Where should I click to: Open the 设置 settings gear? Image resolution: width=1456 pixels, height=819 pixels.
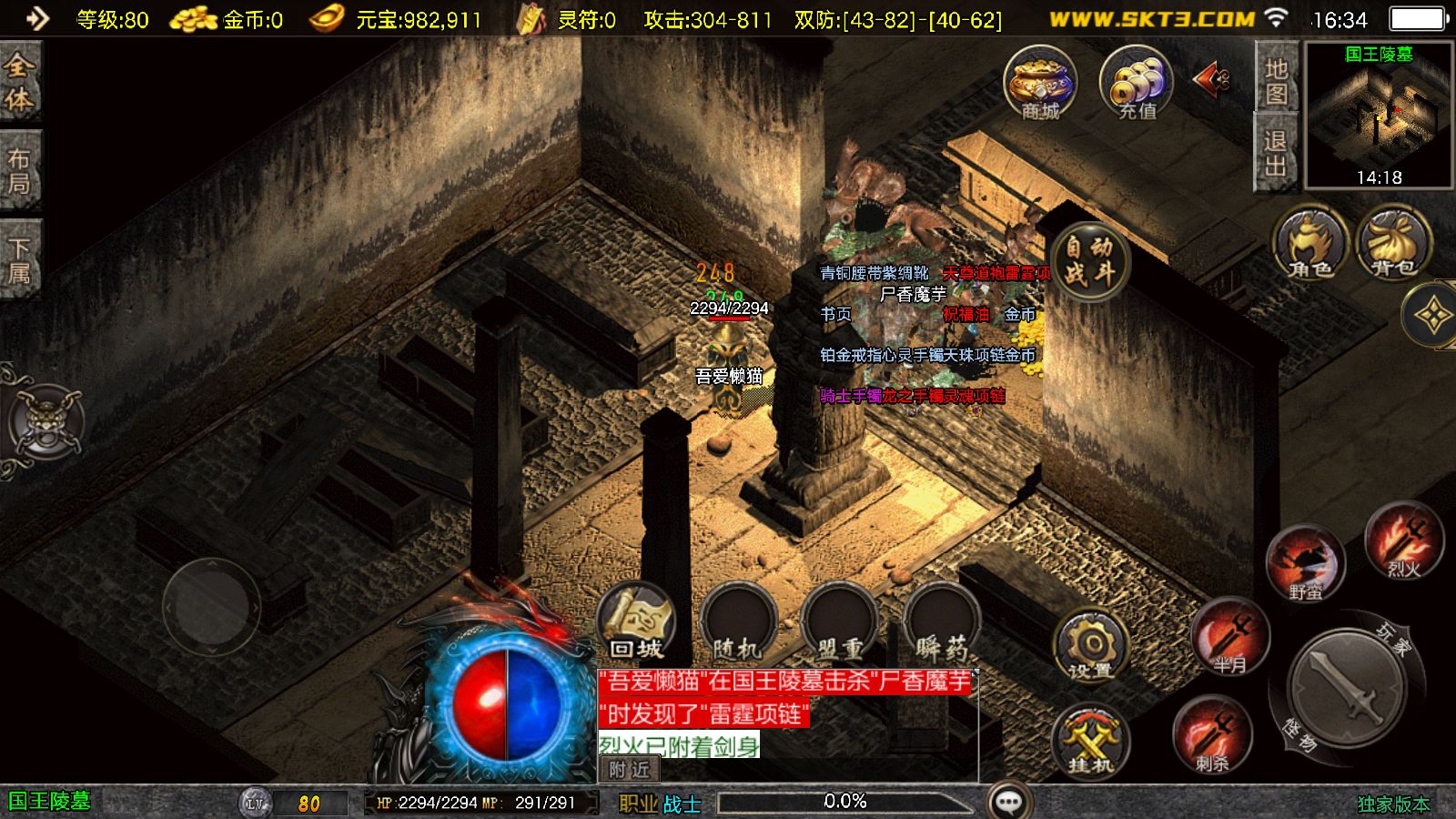point(1090,646)
